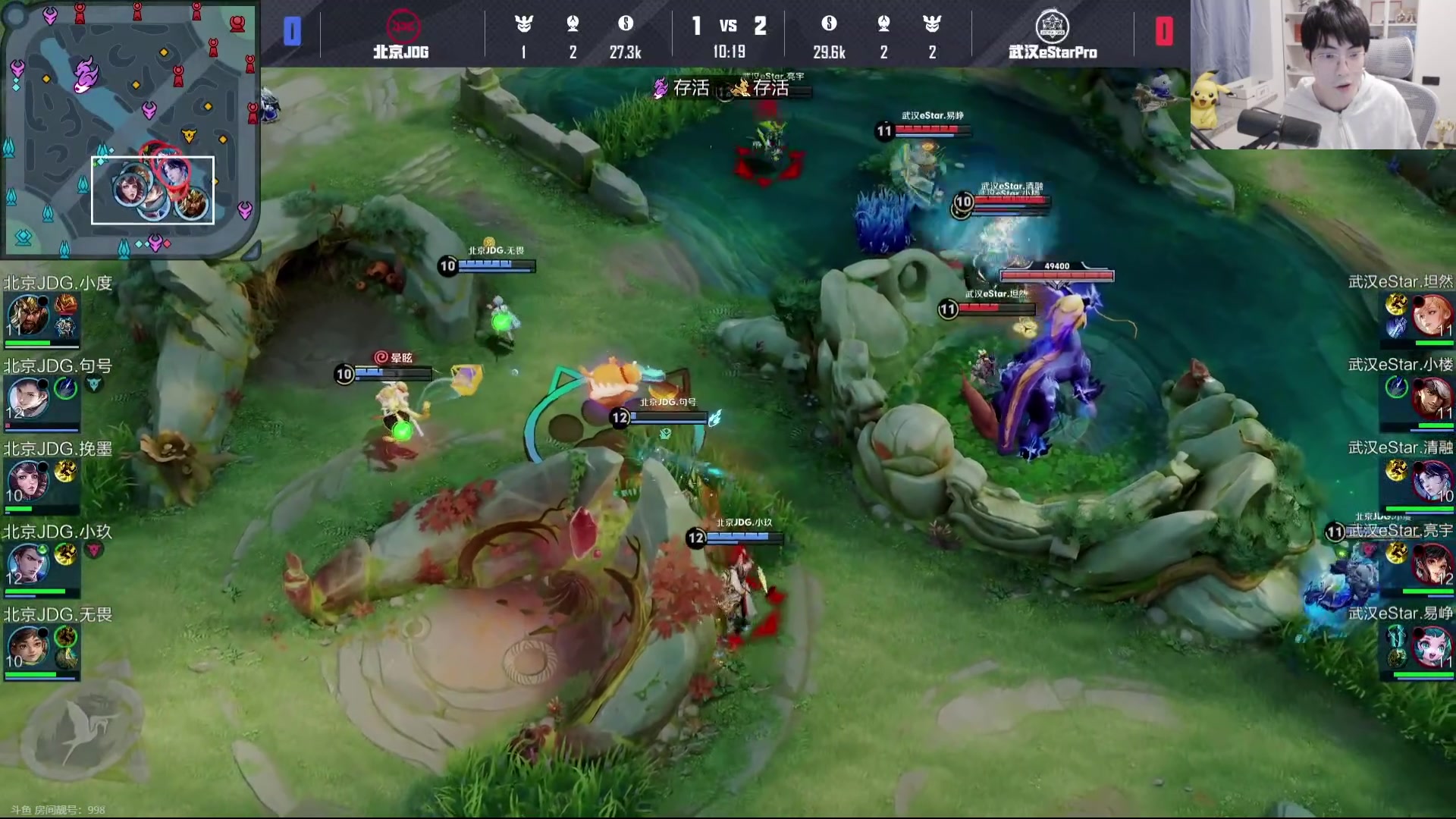Select player 武汉eStar.亮宇 portrait

coord(1432,564)
